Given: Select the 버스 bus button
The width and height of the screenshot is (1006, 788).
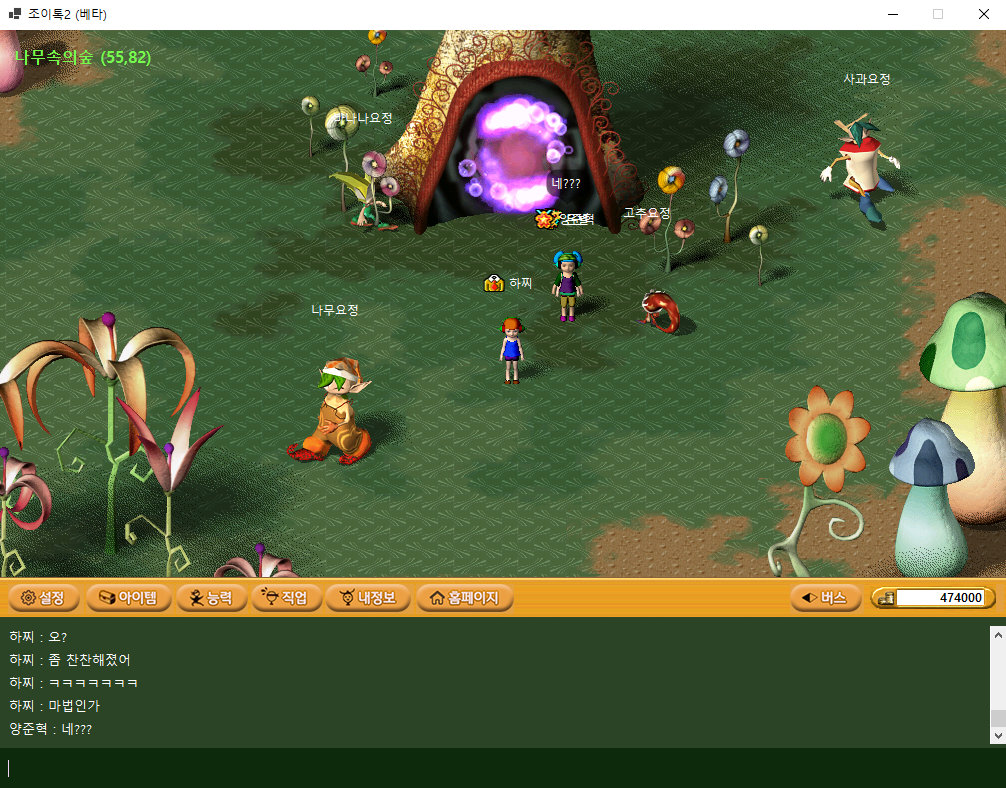Looking at the screenshot, I should pos(825,598).
